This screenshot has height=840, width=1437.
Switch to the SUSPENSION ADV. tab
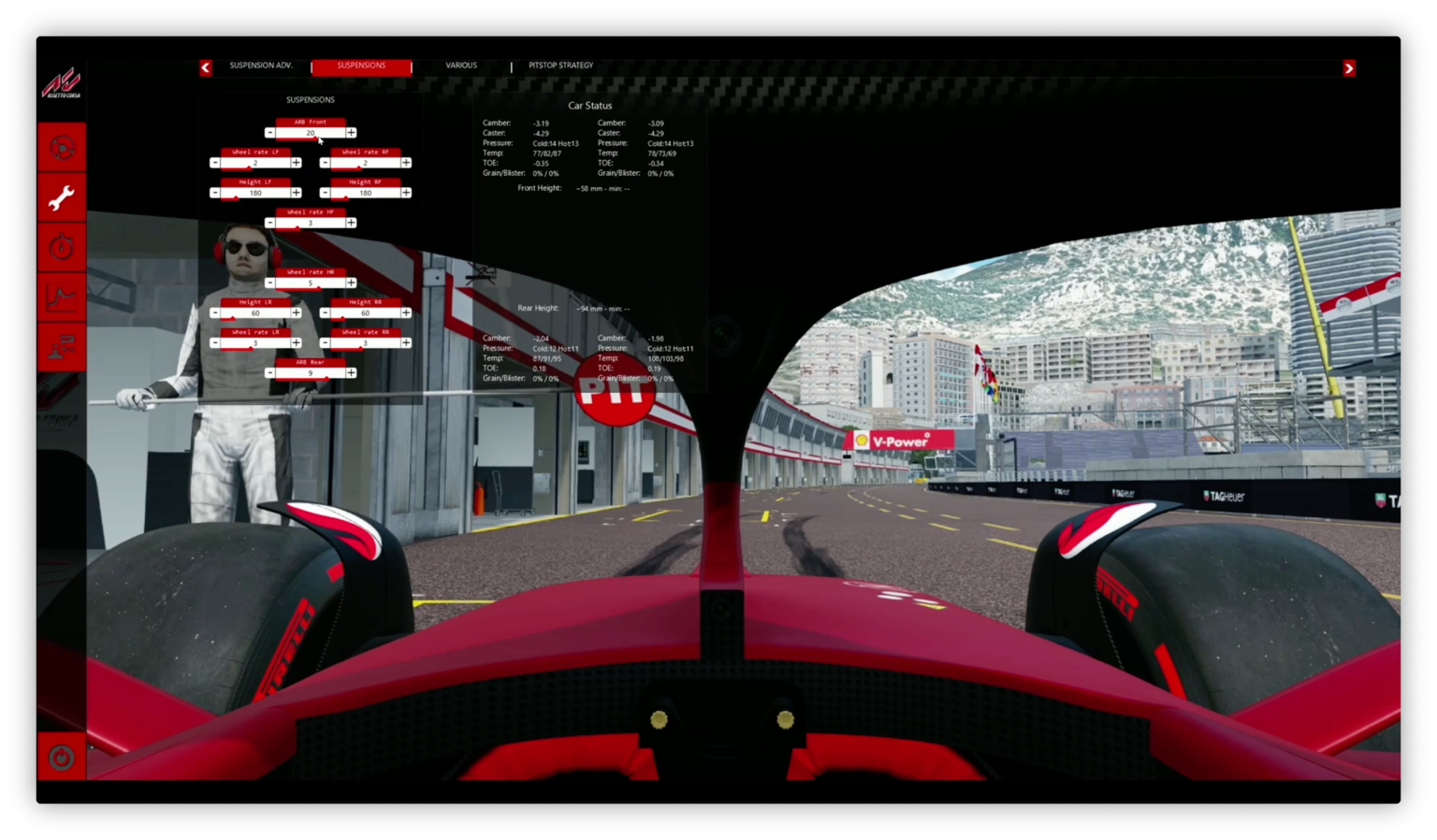[261, 65]
